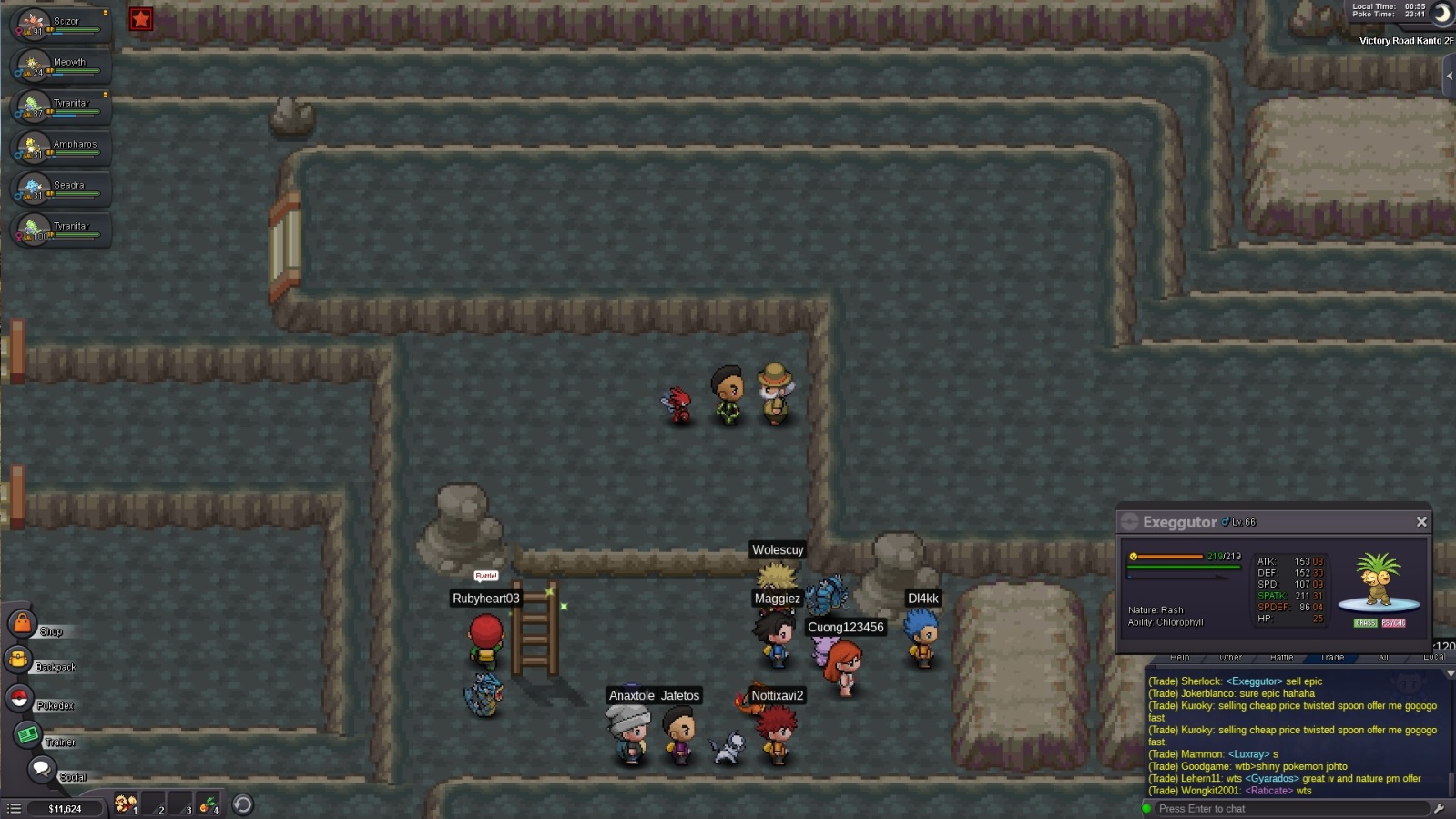Click the chat input field

point(1288,808)
